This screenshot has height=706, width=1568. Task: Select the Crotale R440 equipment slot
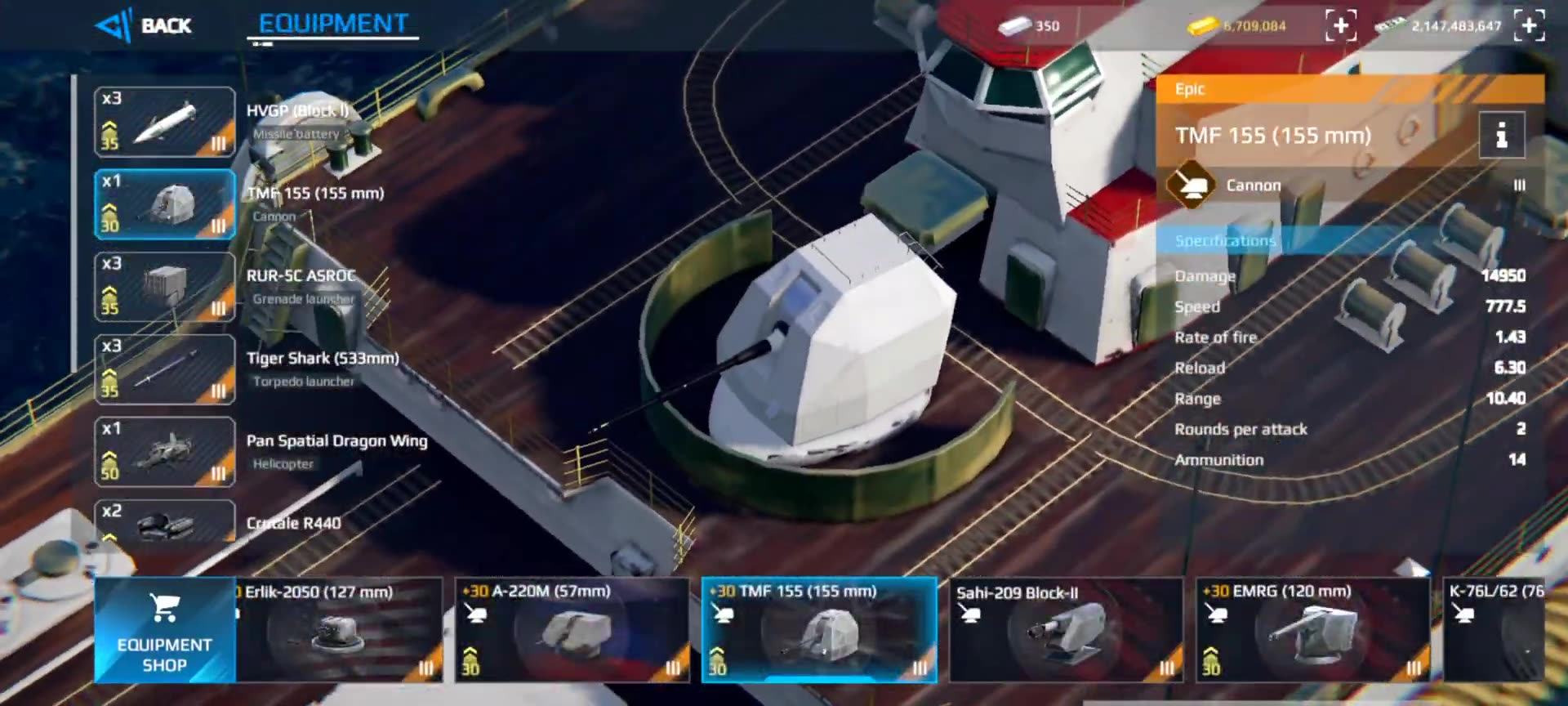coord(165,521)
